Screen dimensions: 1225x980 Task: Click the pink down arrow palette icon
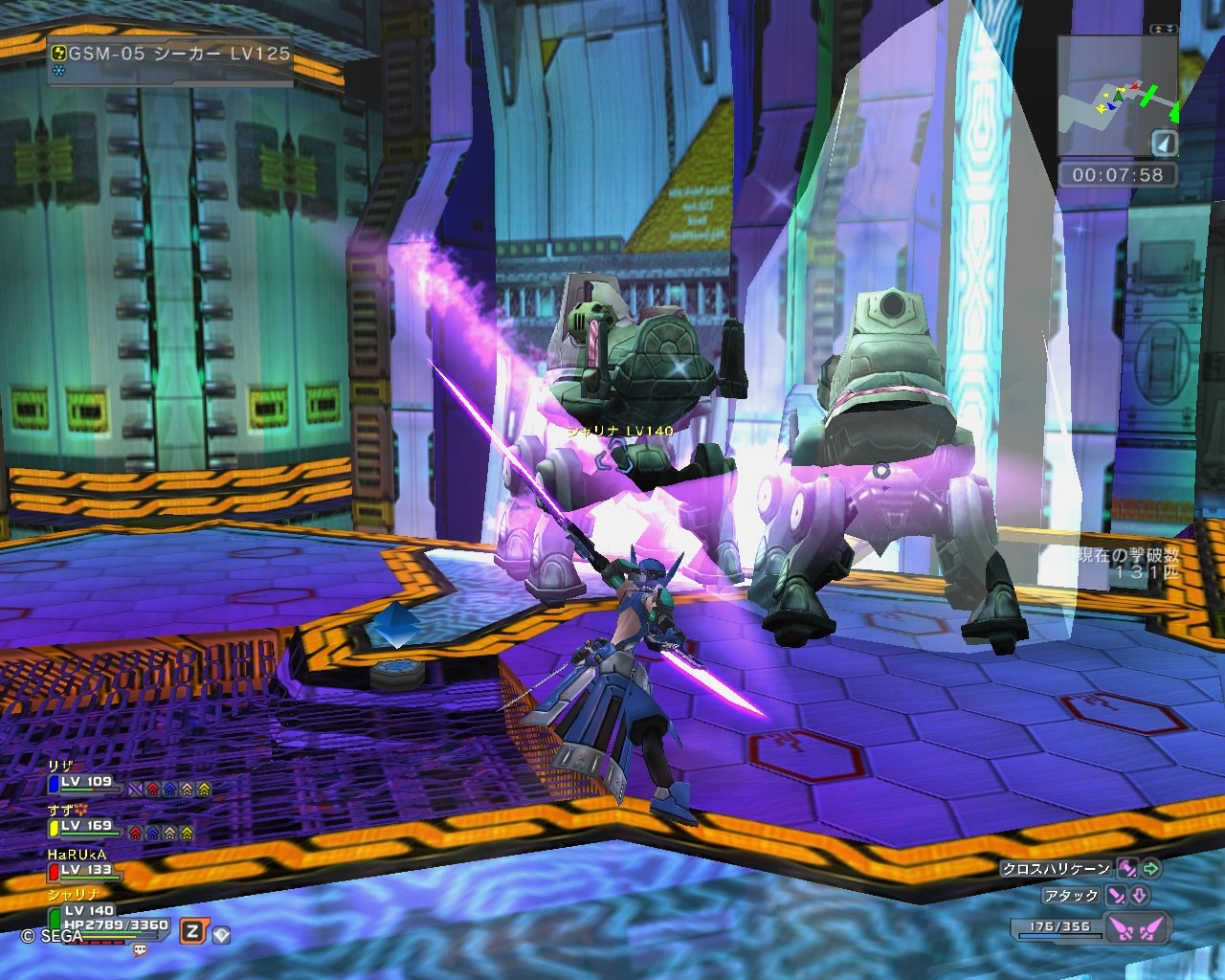[x=1139, y=896]
